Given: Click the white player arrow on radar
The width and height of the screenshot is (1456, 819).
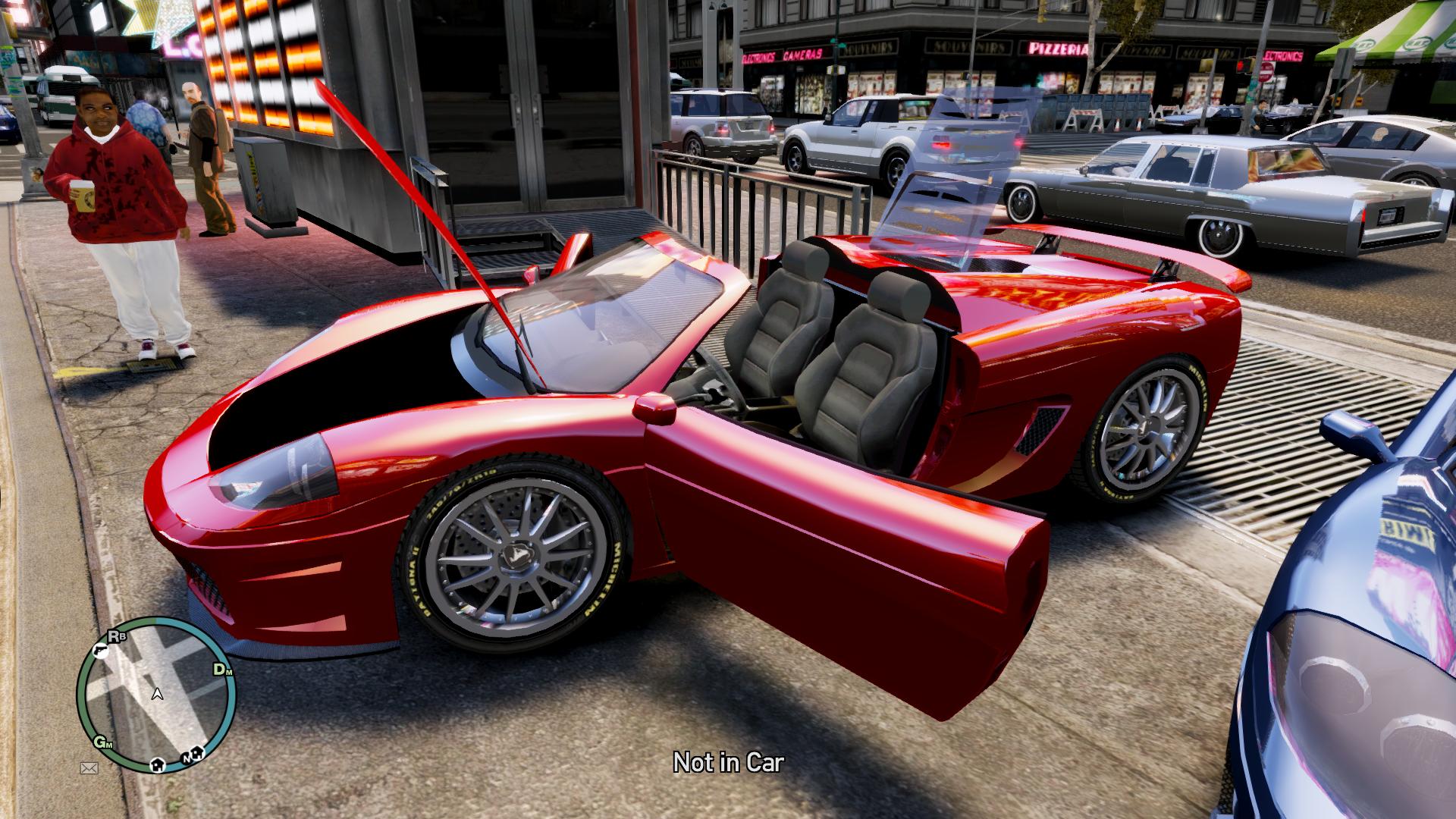Looking at the screenshot, I should tap(157, 693).
